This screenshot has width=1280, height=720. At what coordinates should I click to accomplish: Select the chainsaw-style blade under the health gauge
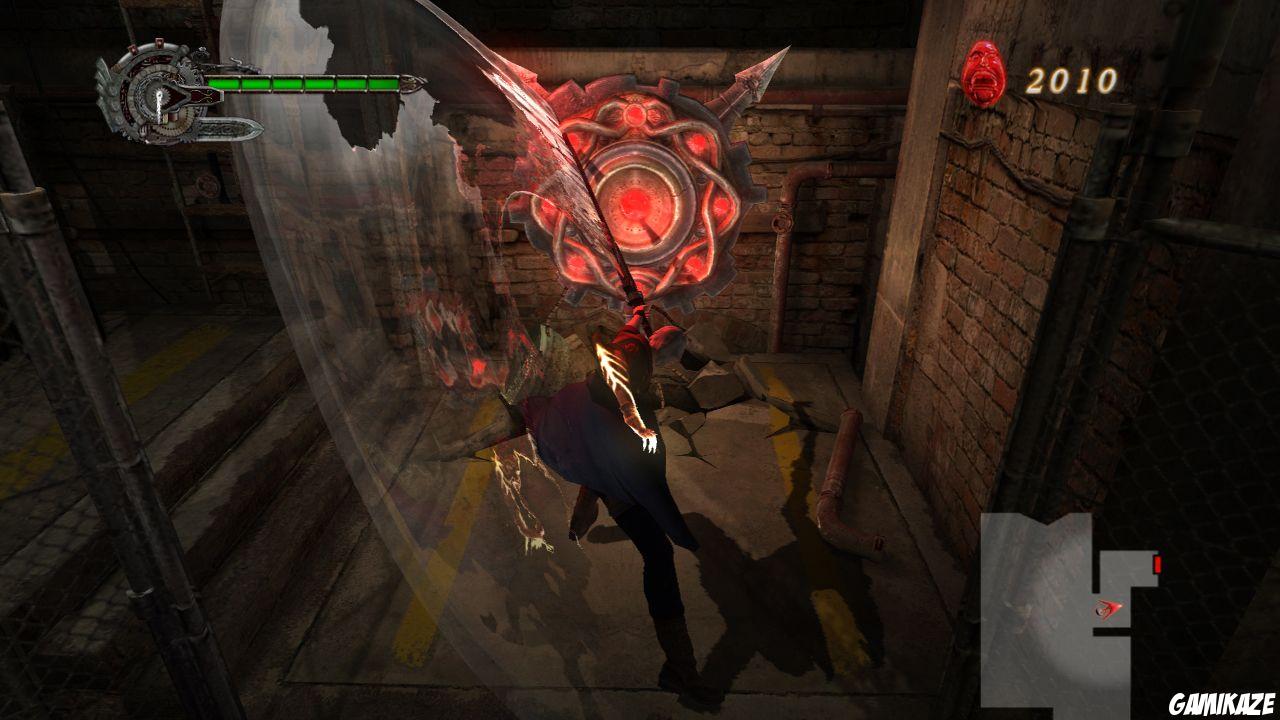[x=225, y=128]
